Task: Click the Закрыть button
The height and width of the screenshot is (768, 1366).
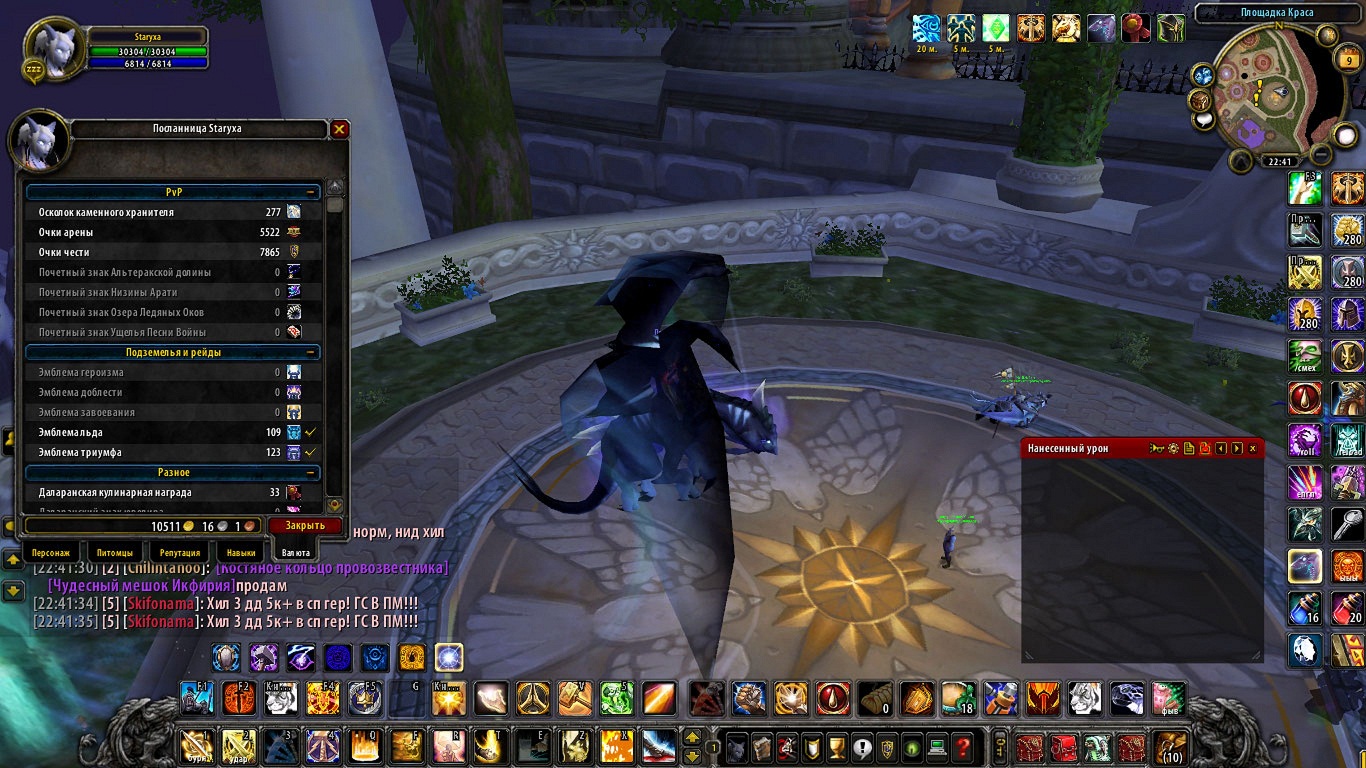Action: click(305, 525)
